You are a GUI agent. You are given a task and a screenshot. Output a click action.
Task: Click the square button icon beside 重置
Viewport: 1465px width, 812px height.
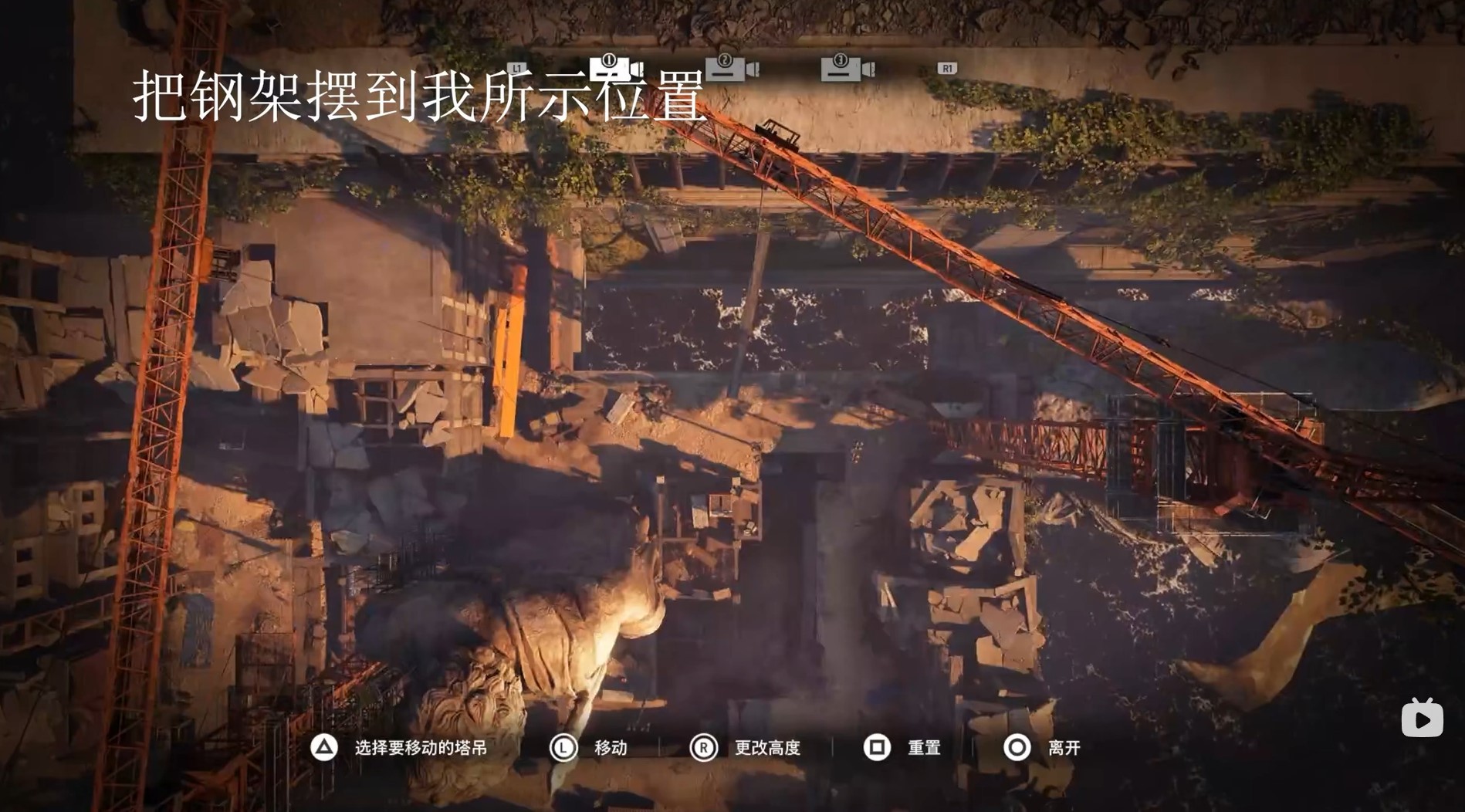[876, 747]
